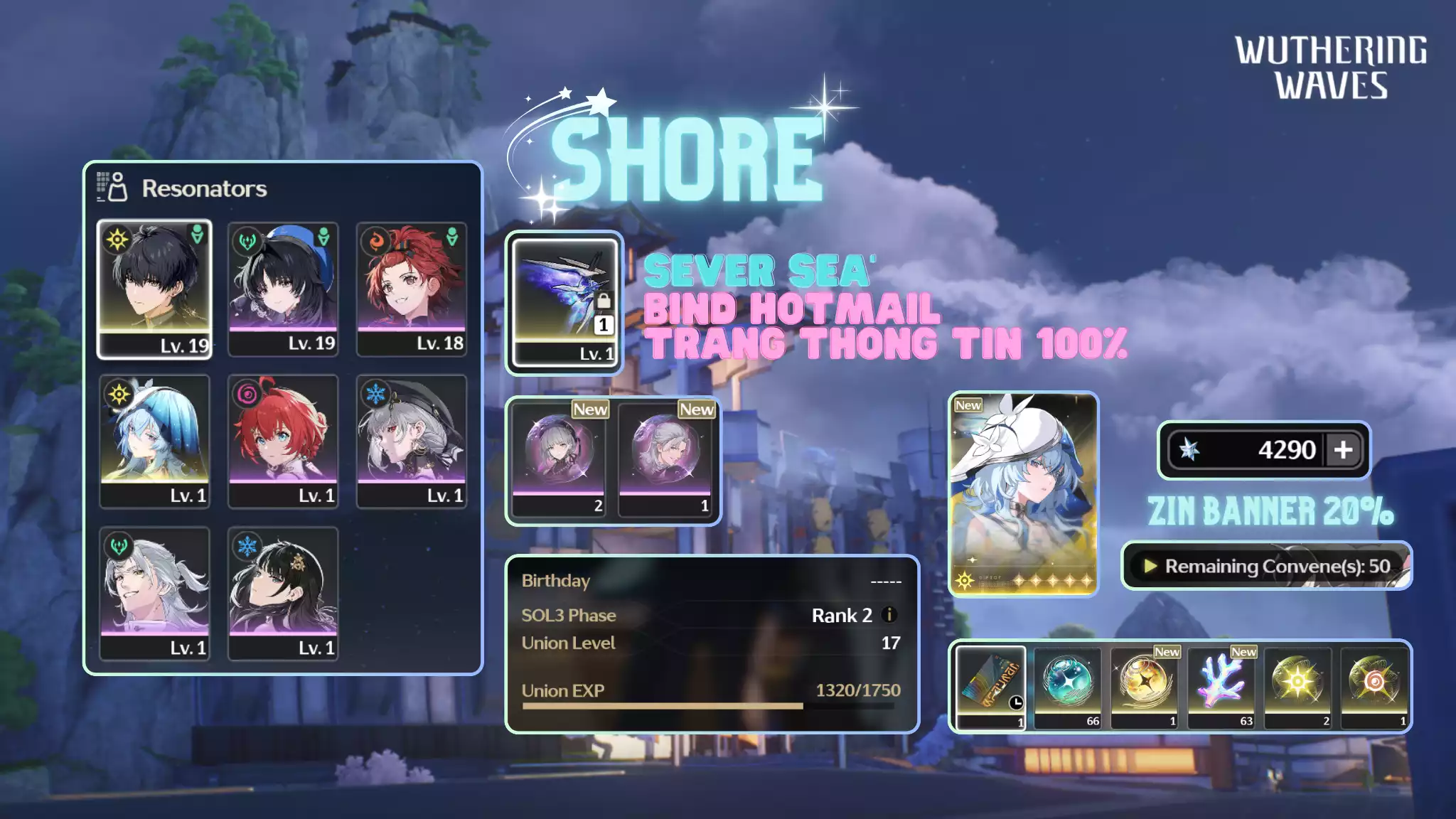Select the timed ticket item
This screenshot has height=819, width=1456.
990,687
